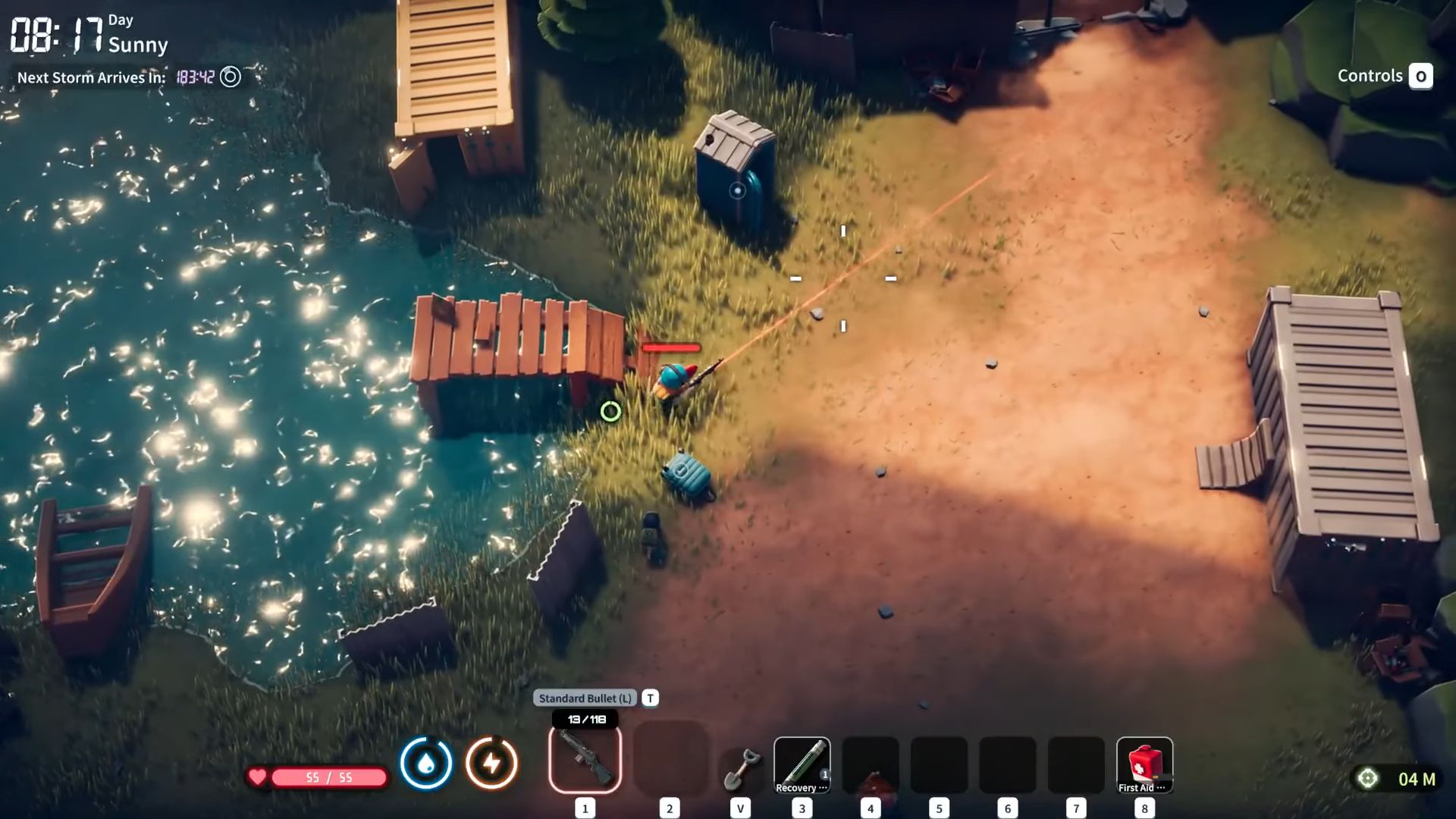Click the green targeting circle on the grass
Screen dimensions: 1456x819
coord(611,410)
